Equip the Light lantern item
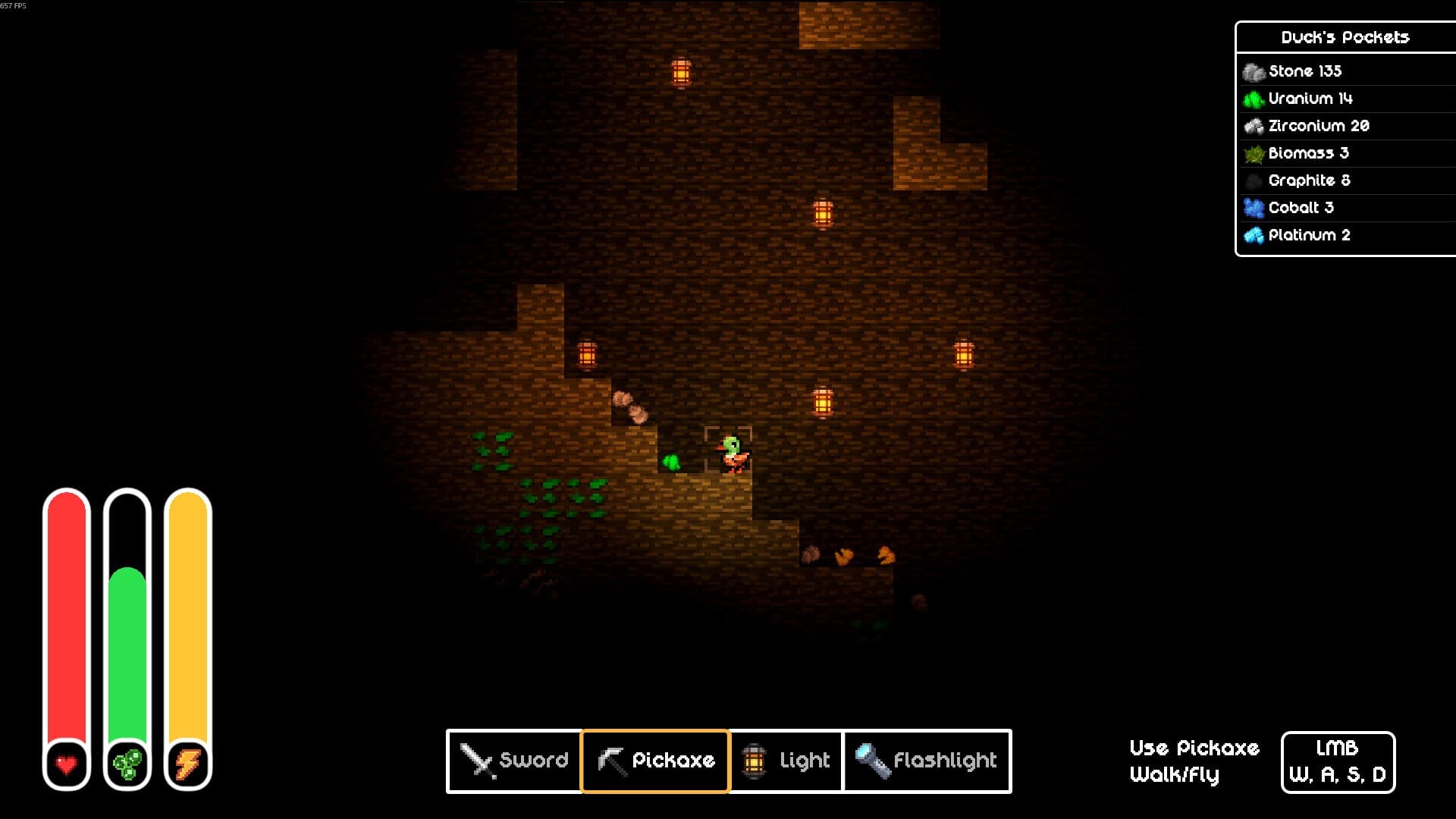 786,761
